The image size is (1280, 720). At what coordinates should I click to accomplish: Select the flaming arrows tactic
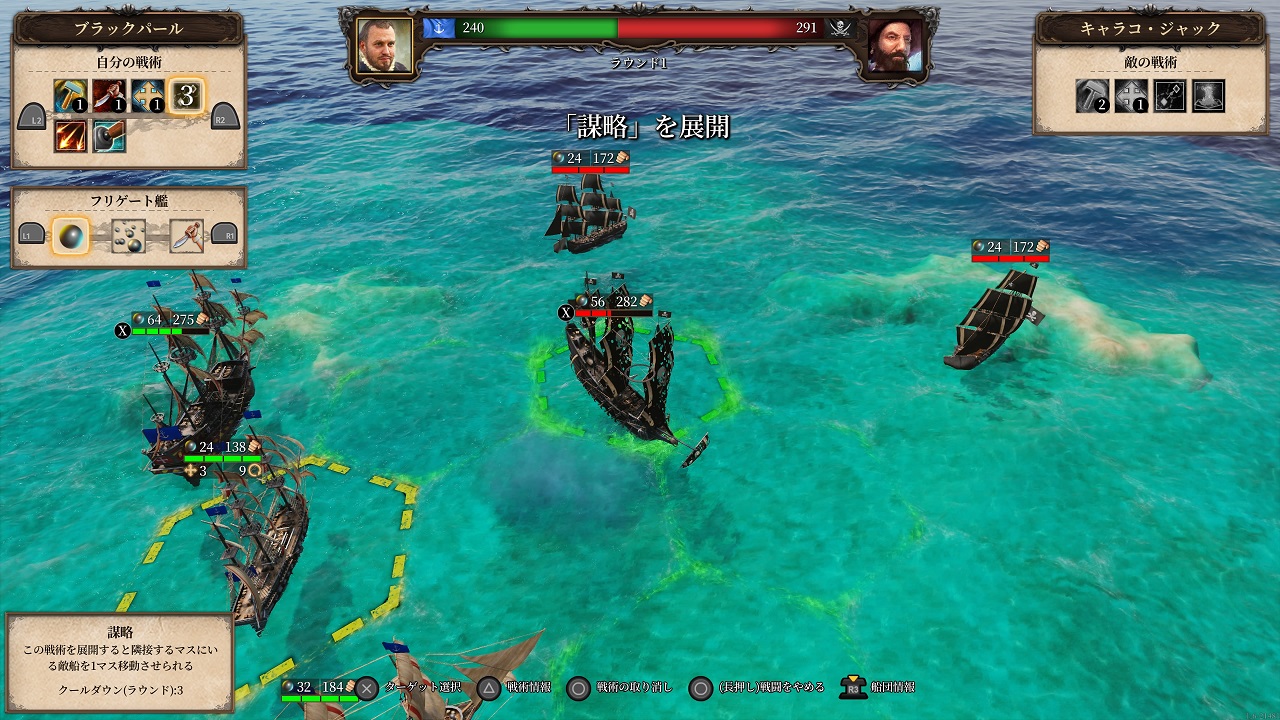(x=71, y=135)
